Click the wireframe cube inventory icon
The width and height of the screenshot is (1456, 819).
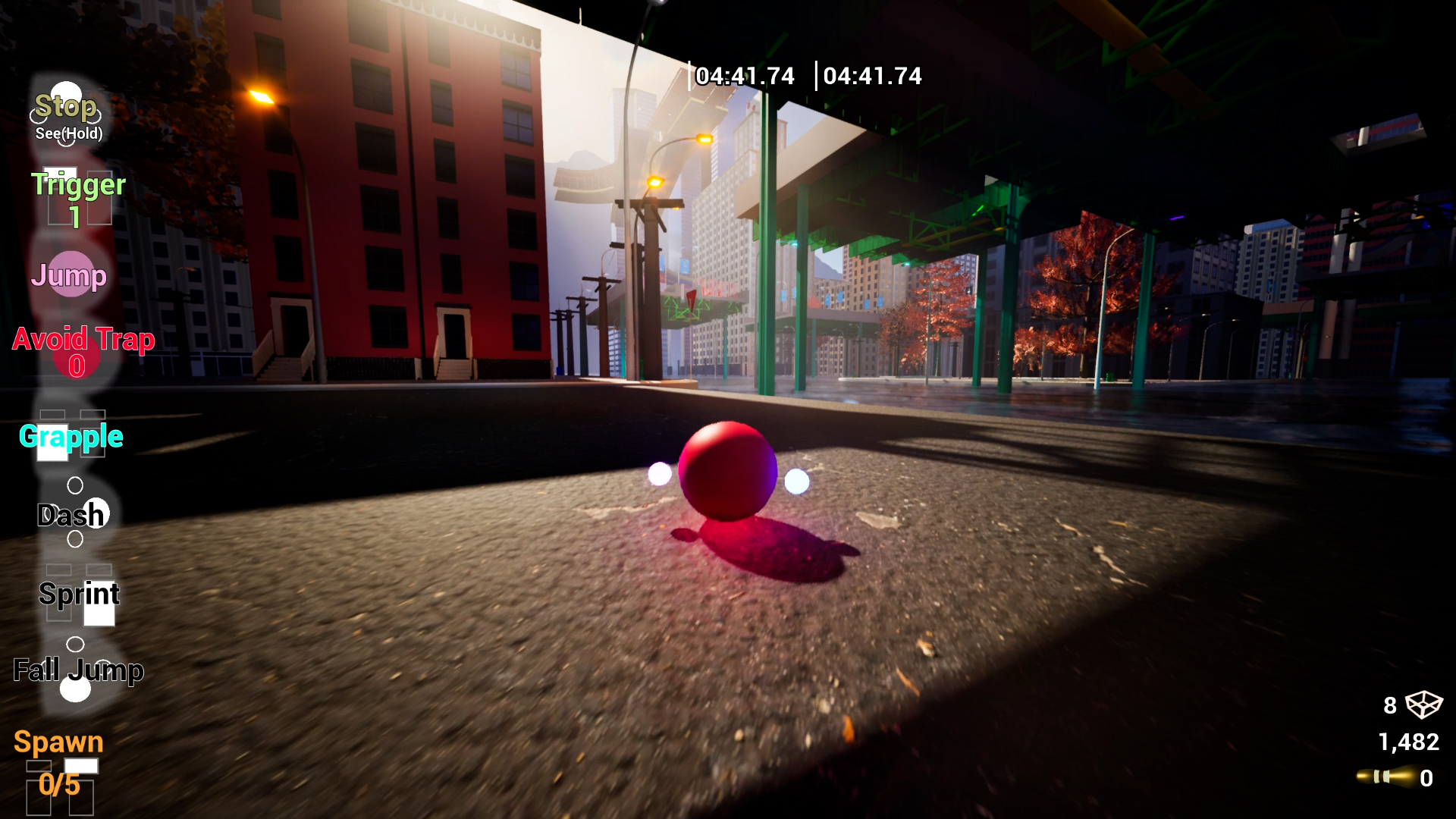point(1424,704)
